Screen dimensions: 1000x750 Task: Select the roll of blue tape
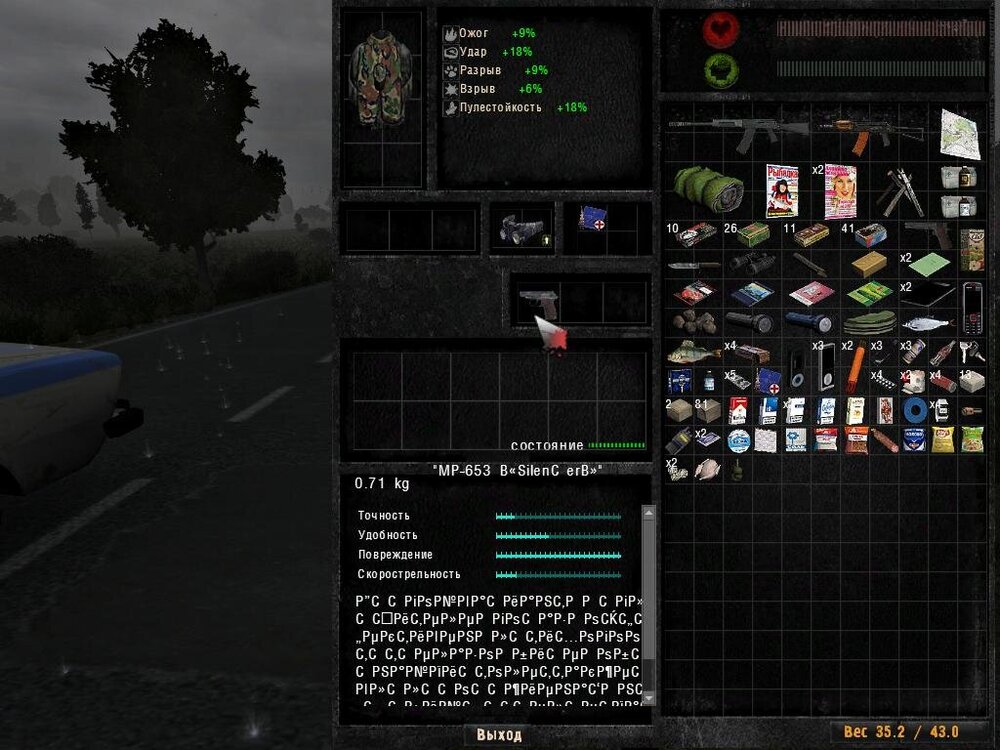coord(912,410)
